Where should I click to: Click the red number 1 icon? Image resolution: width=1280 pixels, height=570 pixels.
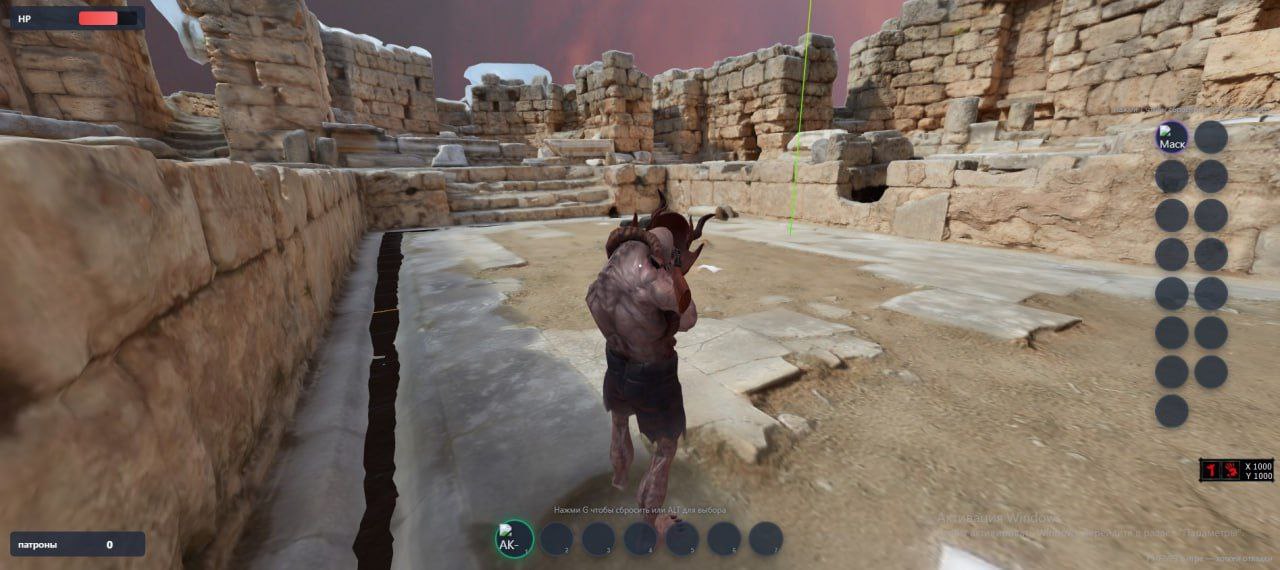click(1211, 470)
